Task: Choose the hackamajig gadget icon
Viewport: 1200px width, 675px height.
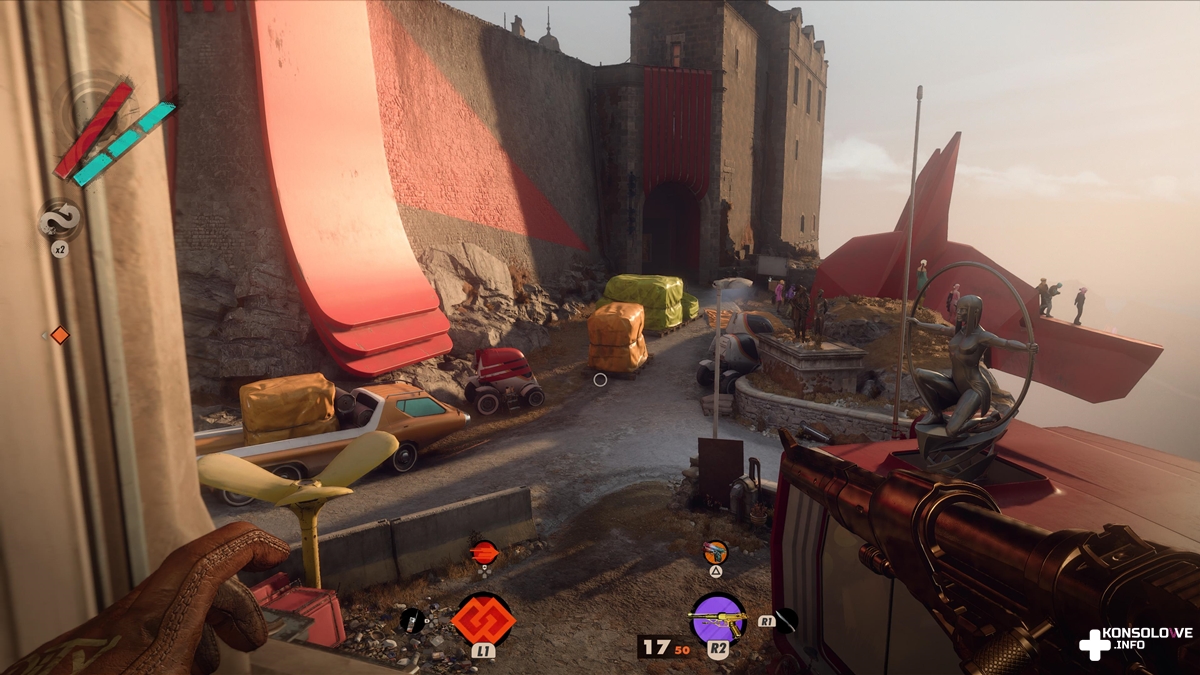Action: [x=412, y=620]
